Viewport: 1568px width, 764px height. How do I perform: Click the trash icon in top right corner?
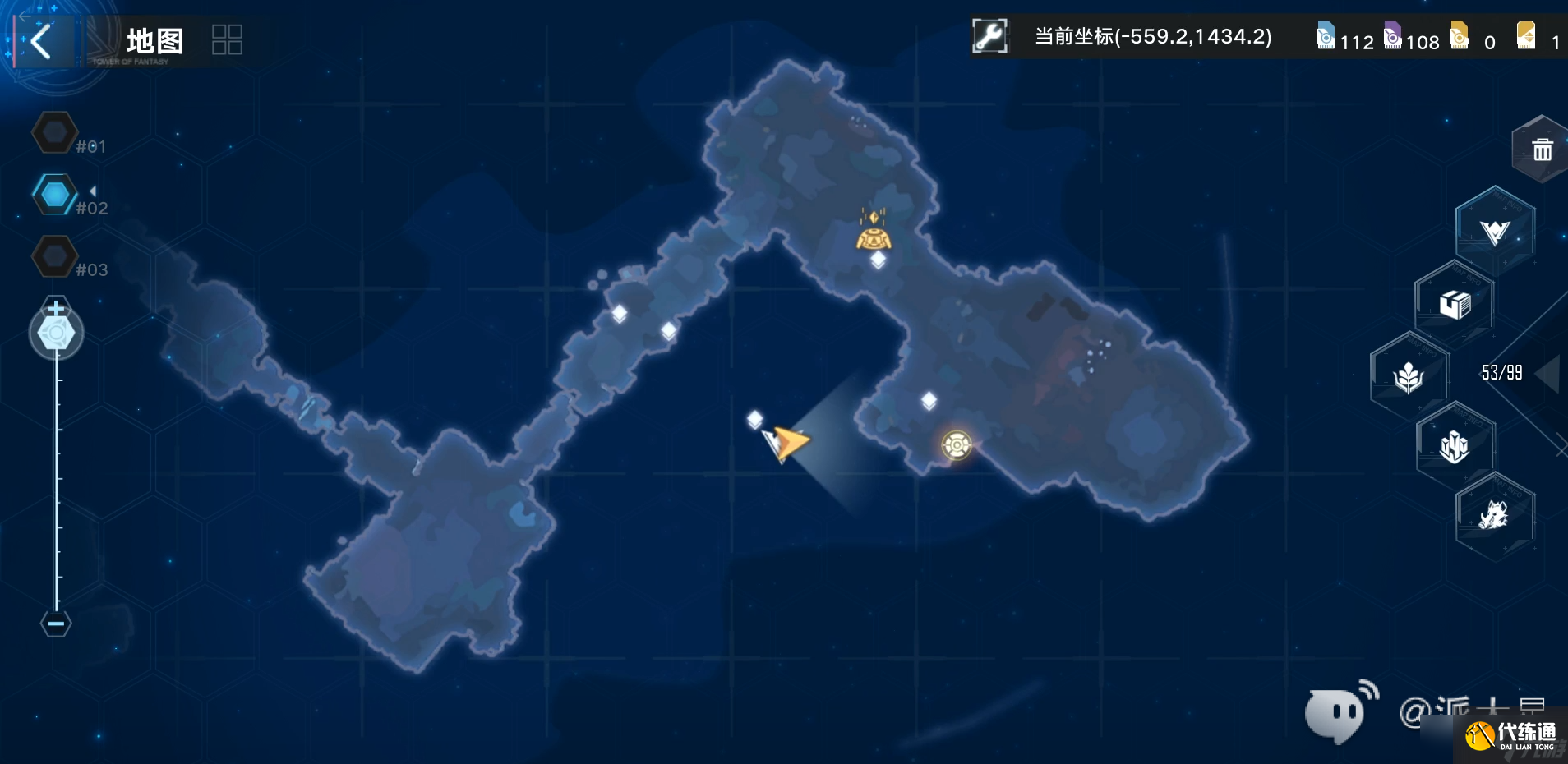point(1541,149)
